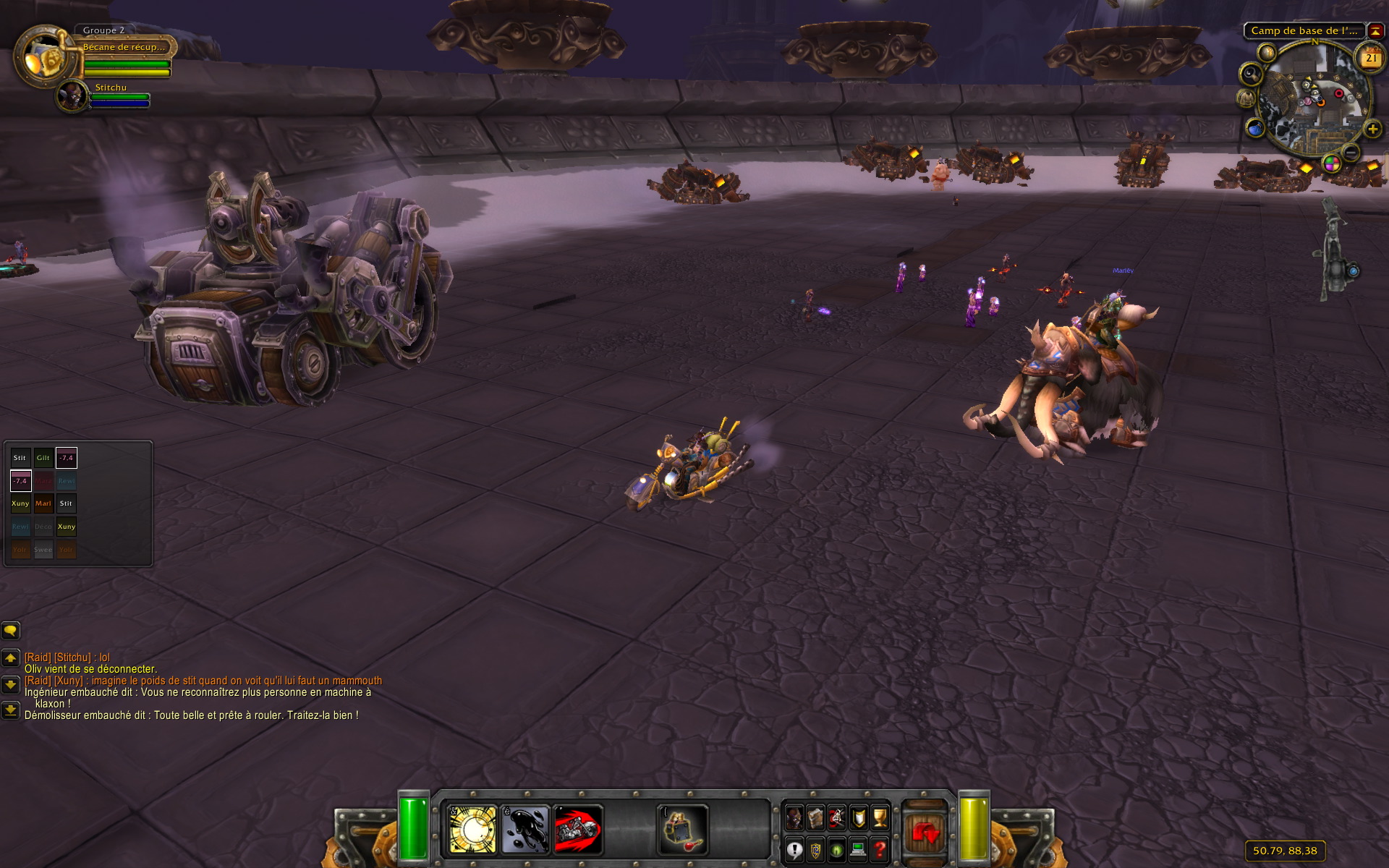Open the game menu computer icon
Image resolution: width=1389 pixels, height=868 pixels.
[859, 849]
